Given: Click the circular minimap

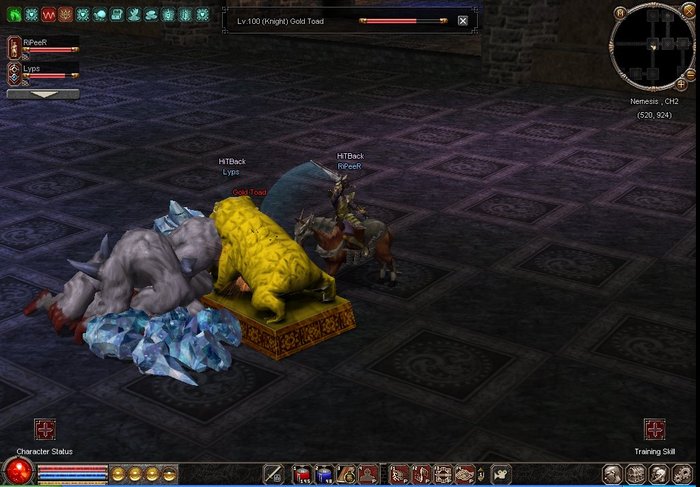Looking at the screenshot, I should pyautogui.click(x=650, y=47).
